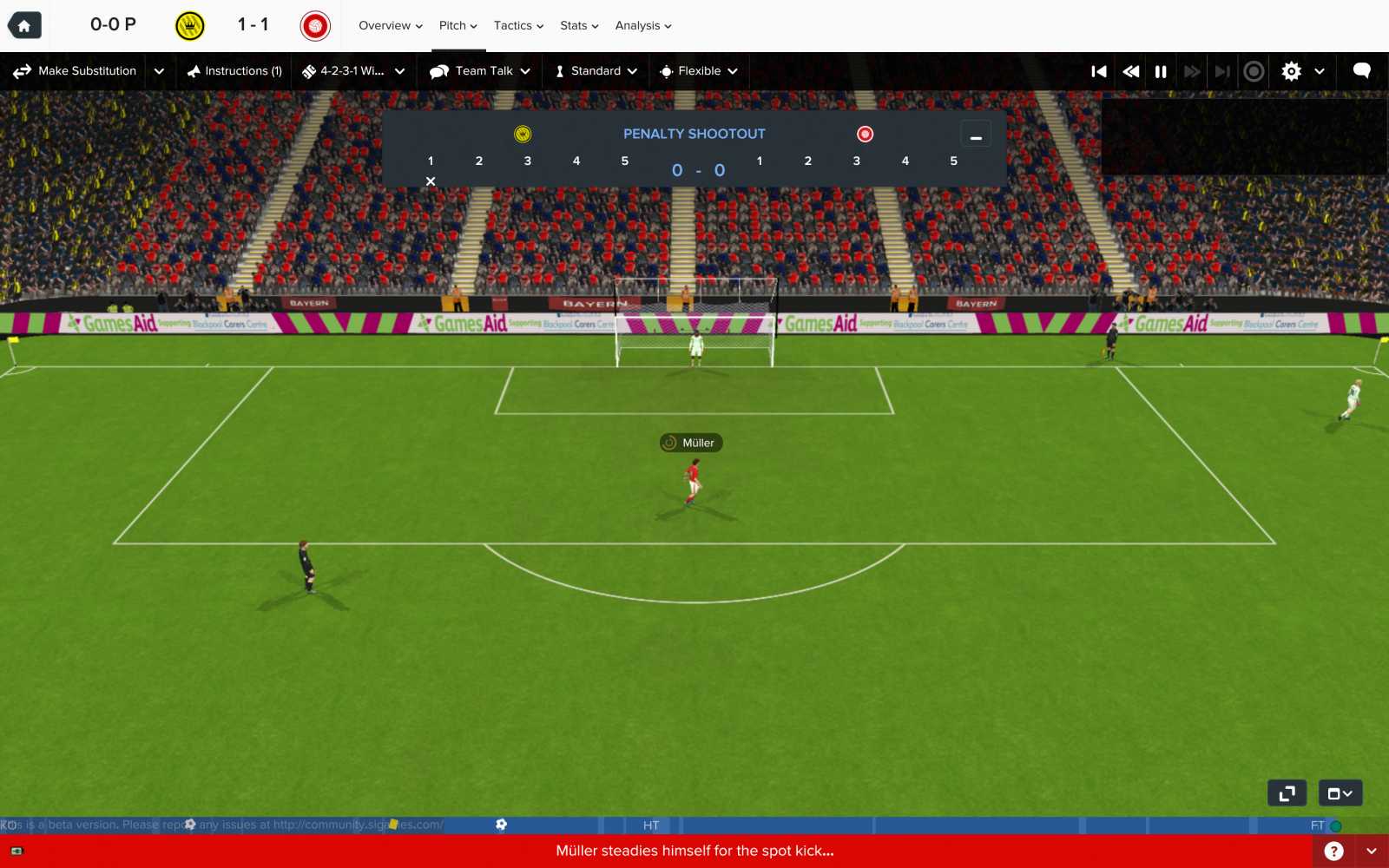The image size is (1389, 868).
Task: Open the Overview dropdown menu
Action: coord(389,26)
